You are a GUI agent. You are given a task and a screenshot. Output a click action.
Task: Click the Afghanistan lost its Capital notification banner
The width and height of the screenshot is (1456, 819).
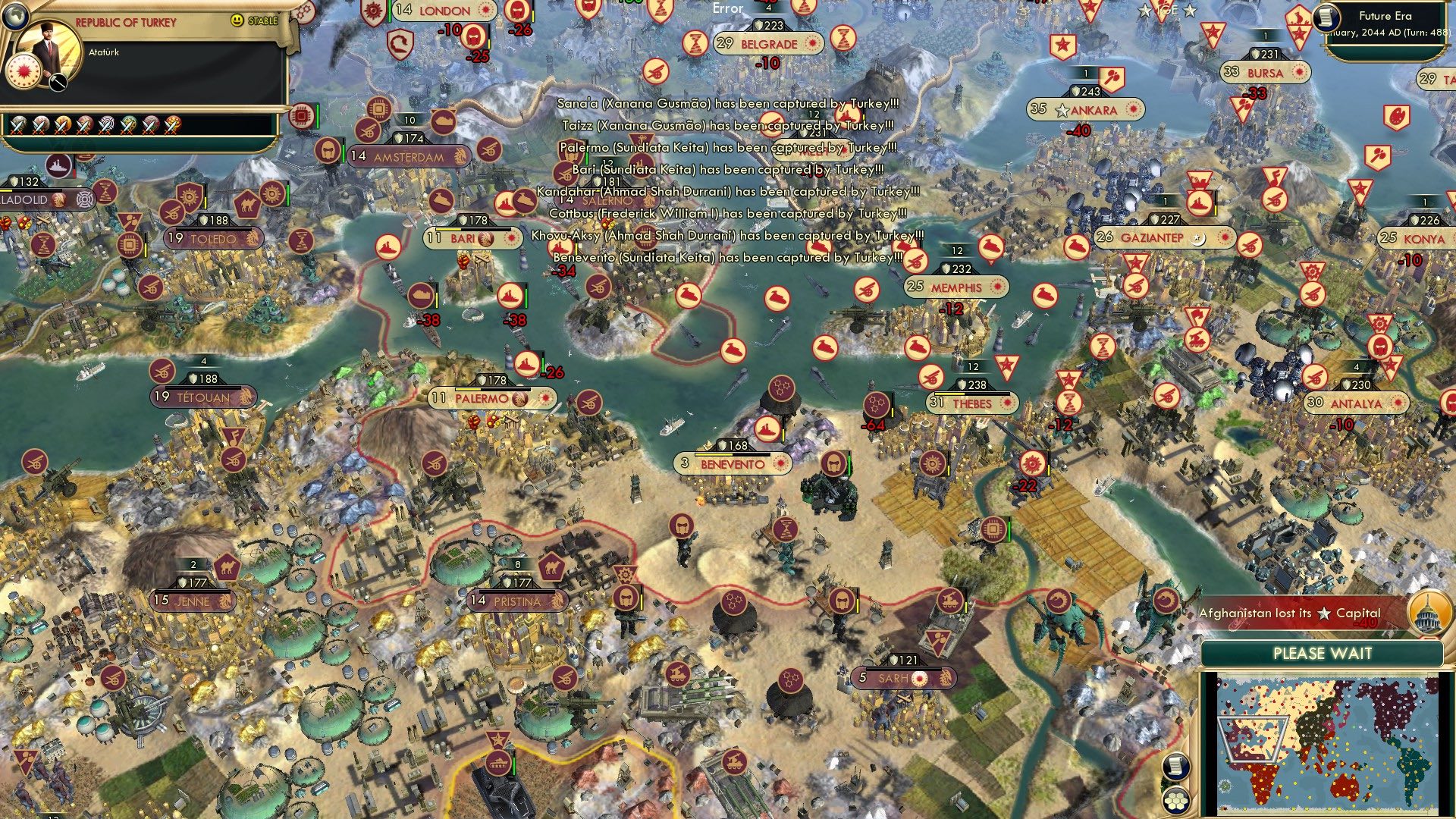pyautogui.click(x=1289, y=613)
